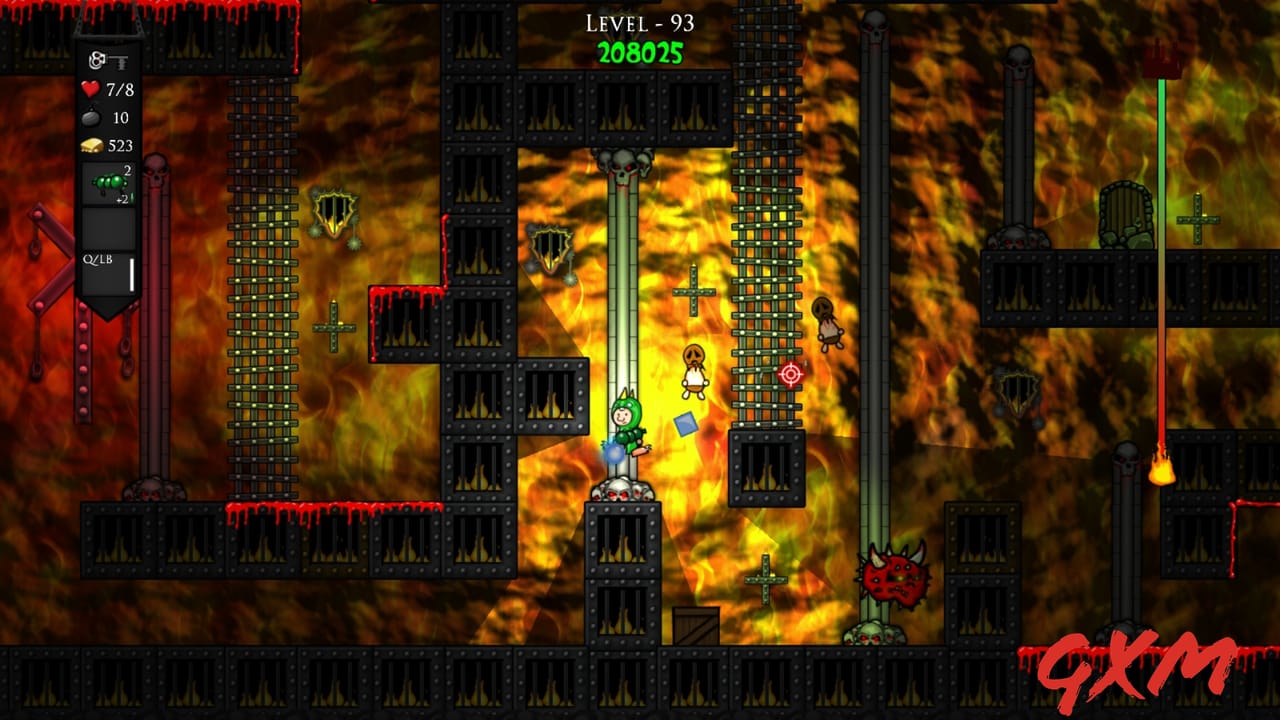Click the handcuffs icon atop the HUD
1280x720 pixels.
click(95, 60)
